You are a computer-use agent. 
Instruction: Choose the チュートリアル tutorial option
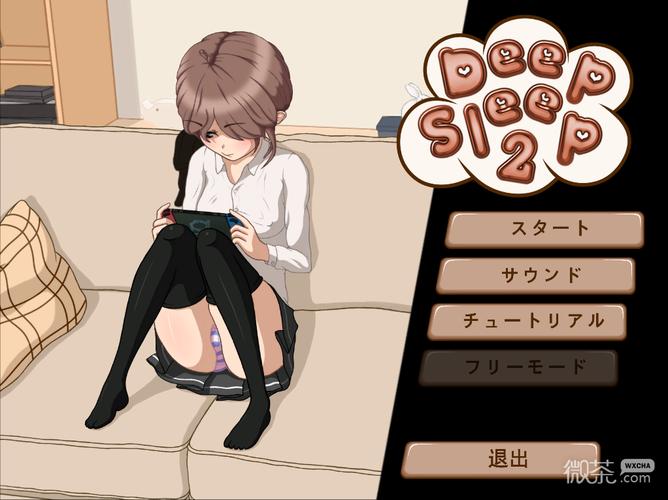(528, 321)
